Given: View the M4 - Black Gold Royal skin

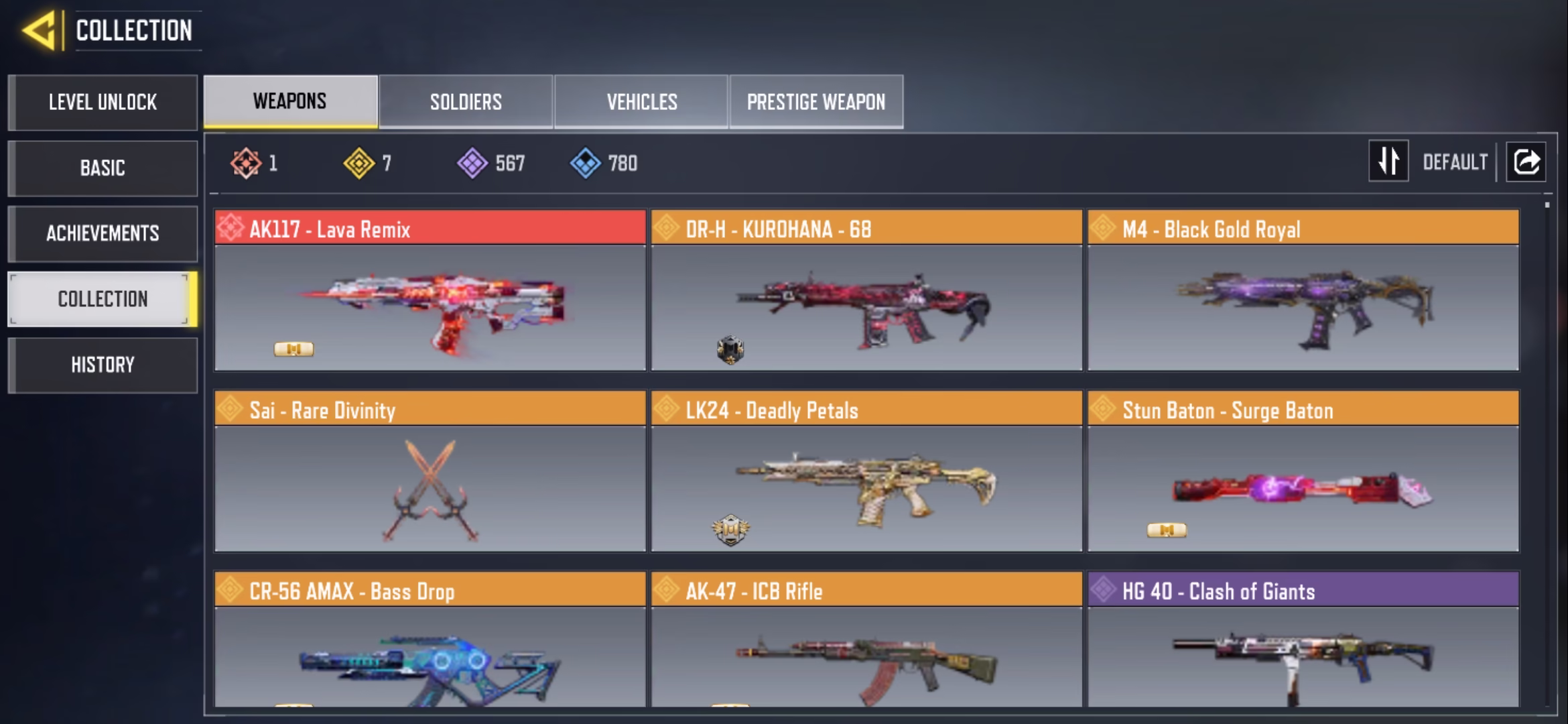Looking at the screenshot, I should [x=1303, y=290].
